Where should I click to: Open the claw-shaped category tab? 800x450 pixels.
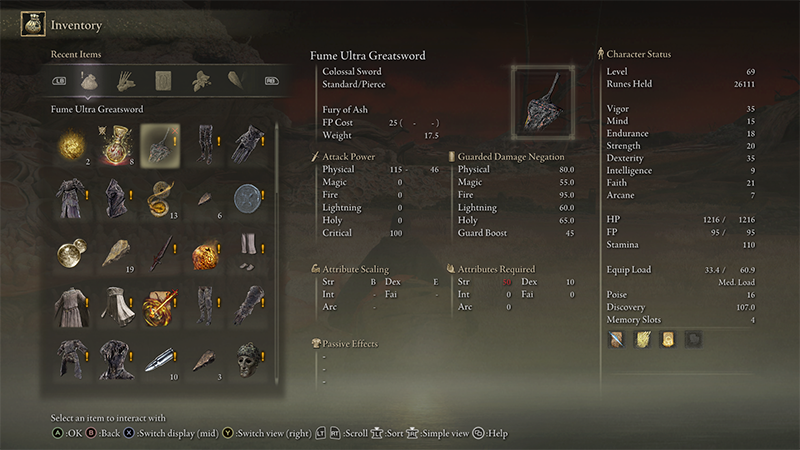(x=126, y=80)
